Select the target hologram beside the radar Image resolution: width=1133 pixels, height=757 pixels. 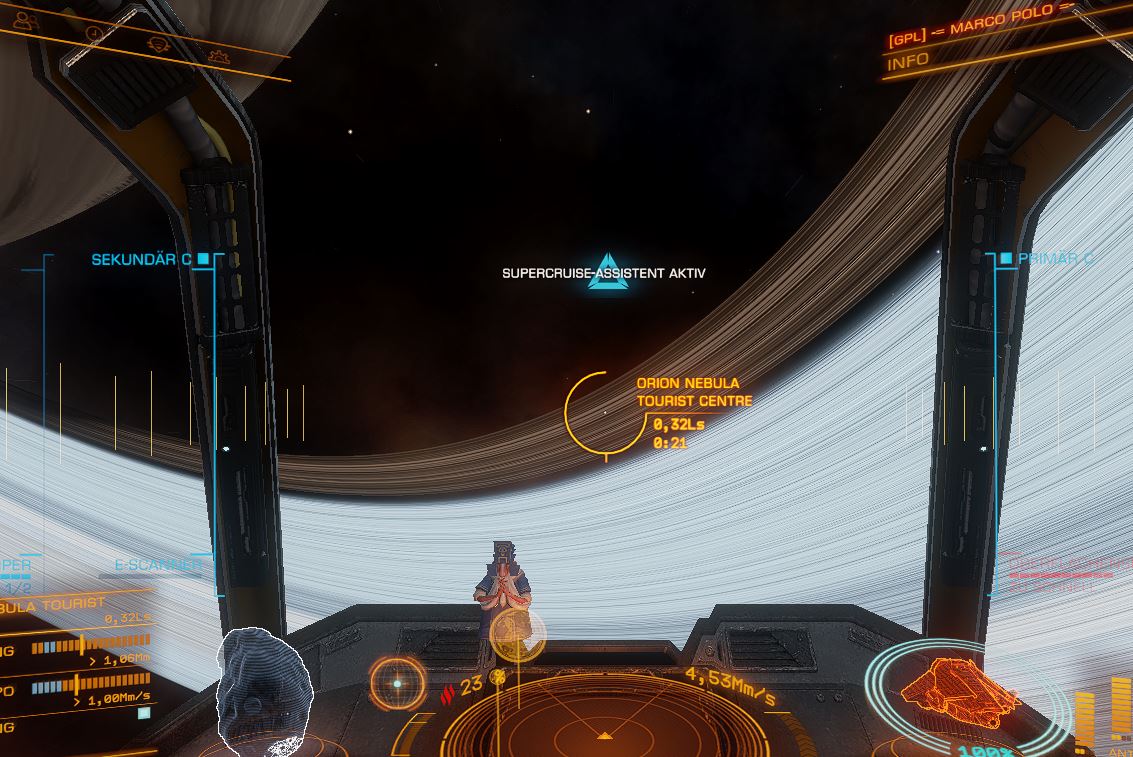[264, 690]
